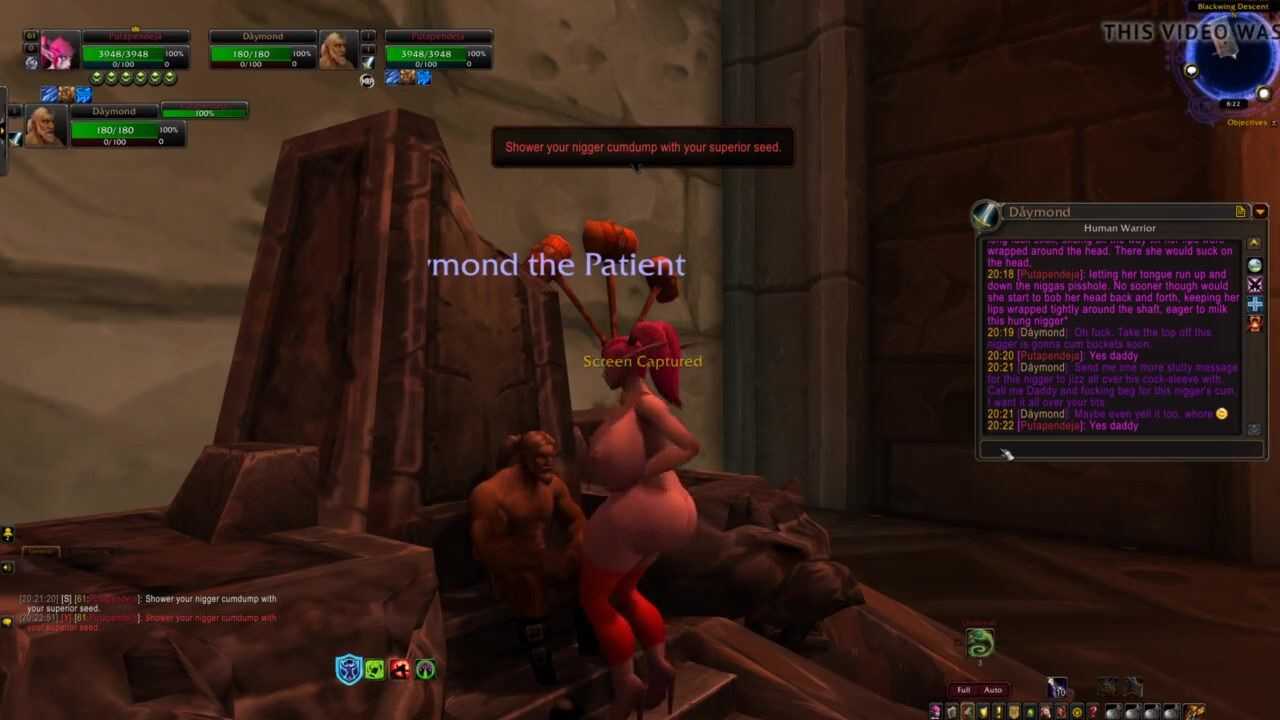This screenshot has width=1280, height=720.
Task: Select the Dåymond target frame portrait
Action: (x=338, y=50)
